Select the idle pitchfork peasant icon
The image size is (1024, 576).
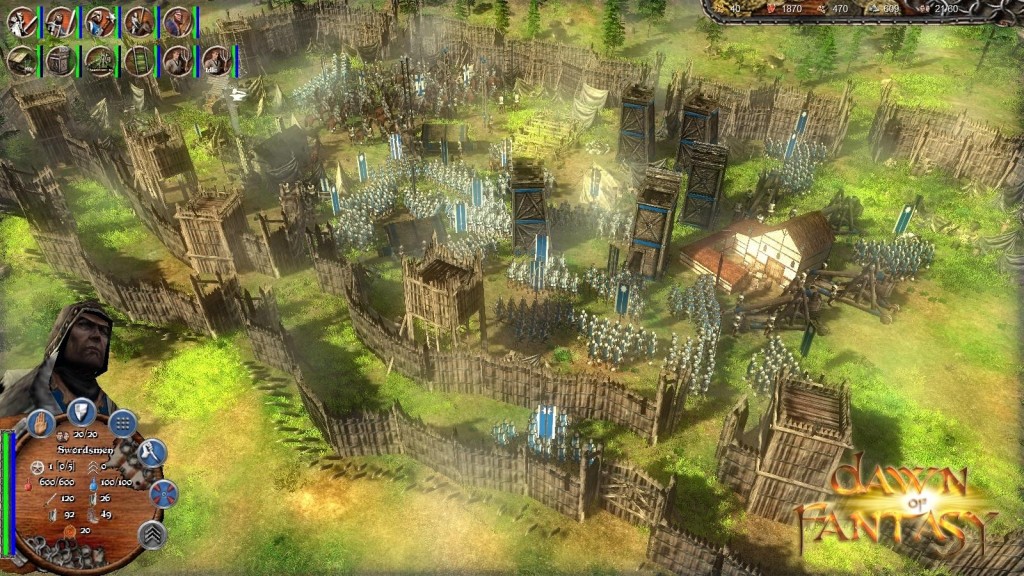(216, 61)
